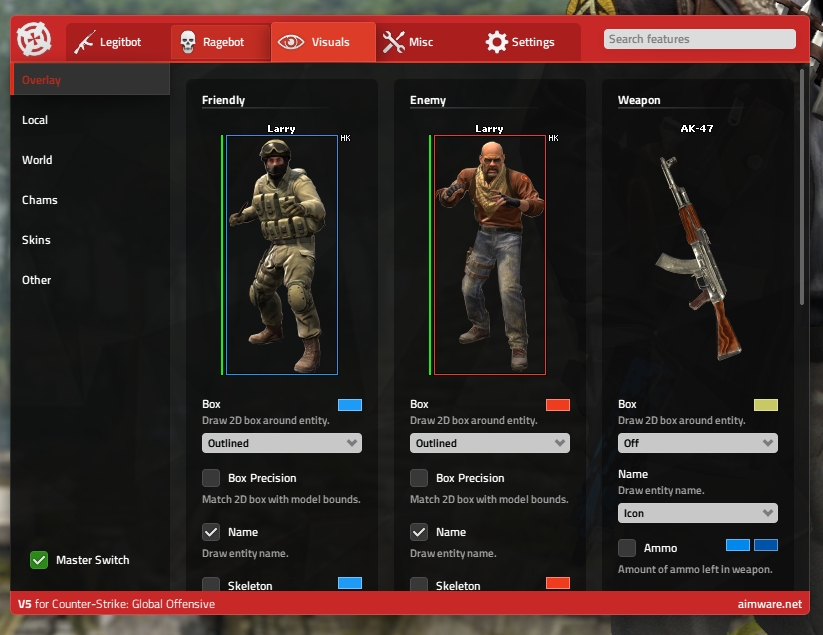The height and width of the screenshot is (635, 823).
Task: Choose Local in the sidebar
Action: coord(36,120)
